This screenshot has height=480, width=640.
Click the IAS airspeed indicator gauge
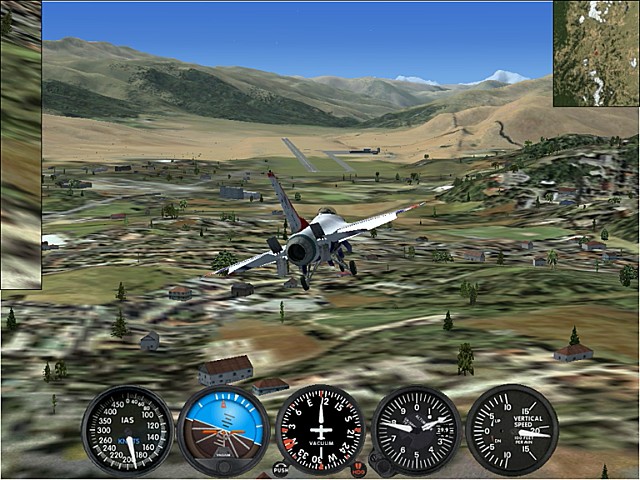tap(127, 430)
